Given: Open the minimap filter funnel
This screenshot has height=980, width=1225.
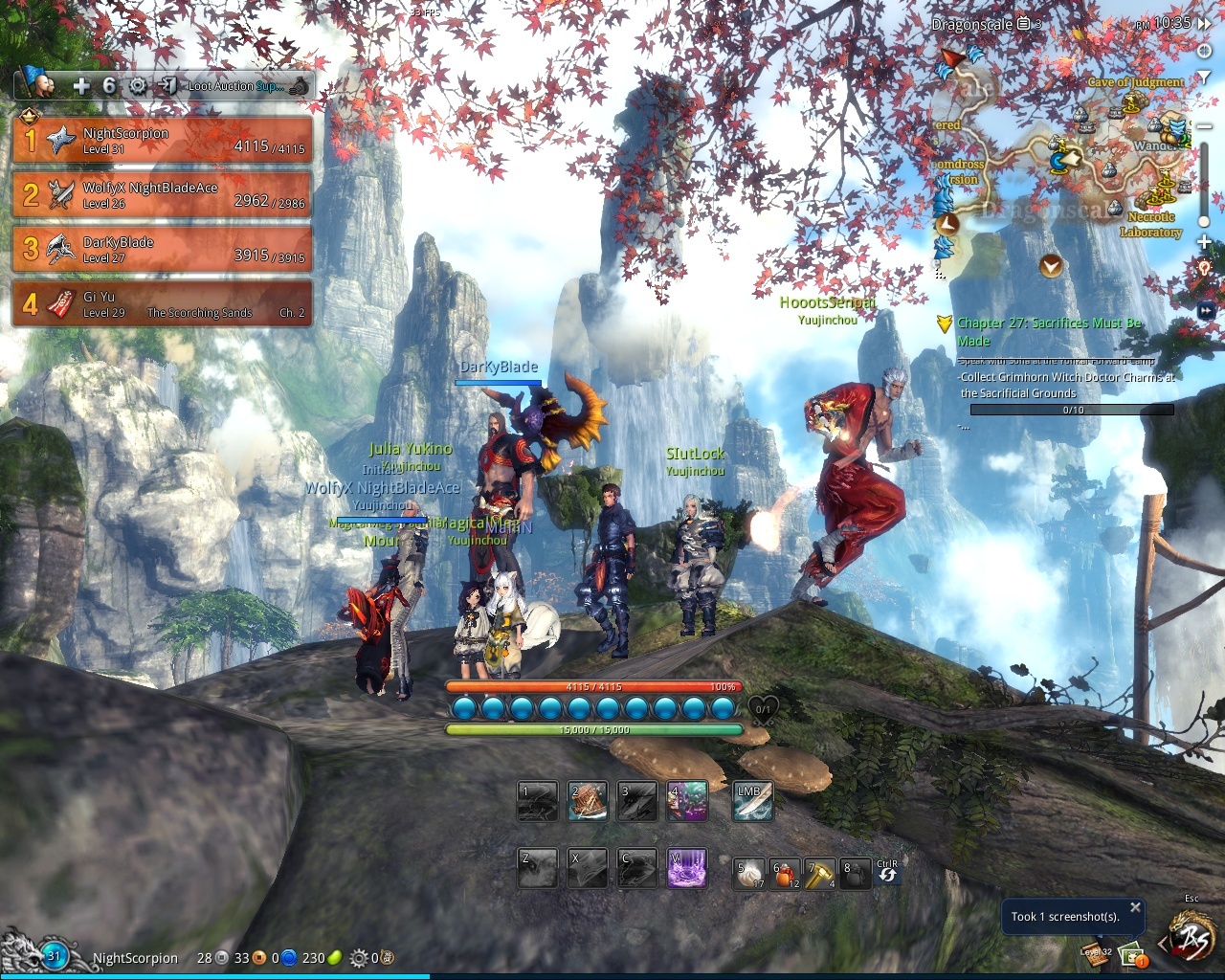Looking at the screenshot, I should [x=1204, y=77].
